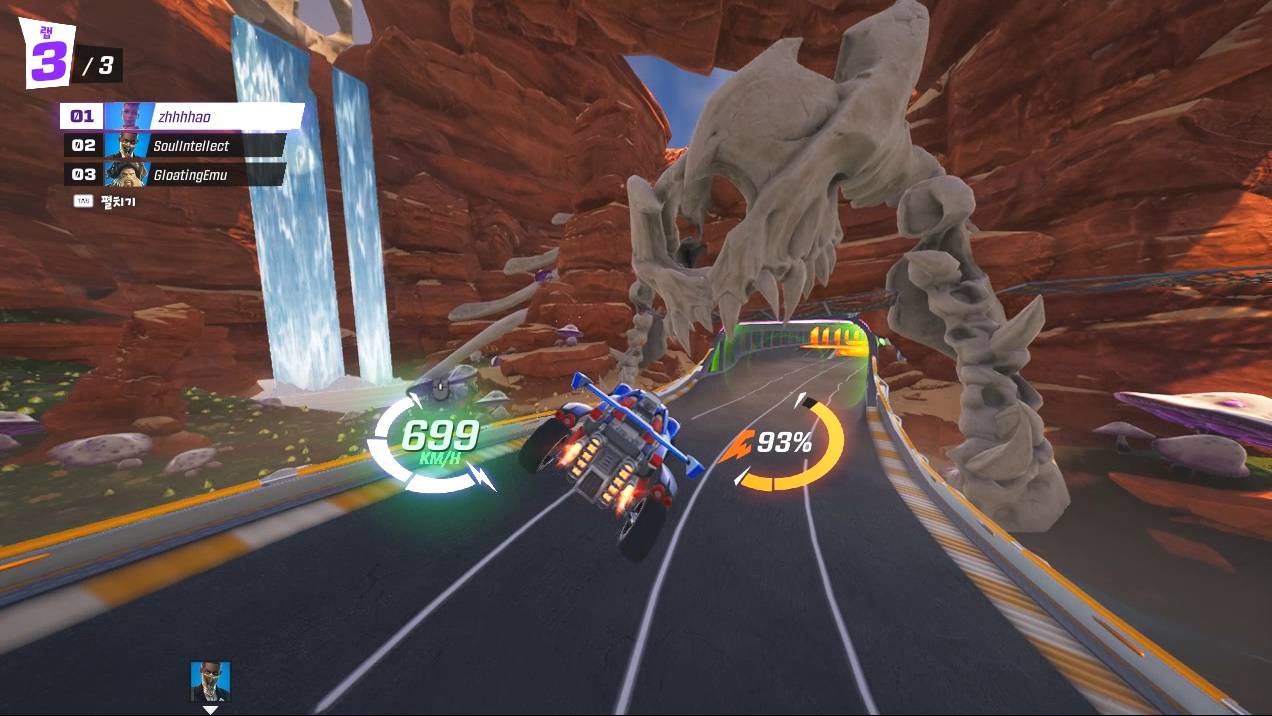Select zhhhhao's first-place leaderboard row
1272x716 pixels.
pos(182,117)
